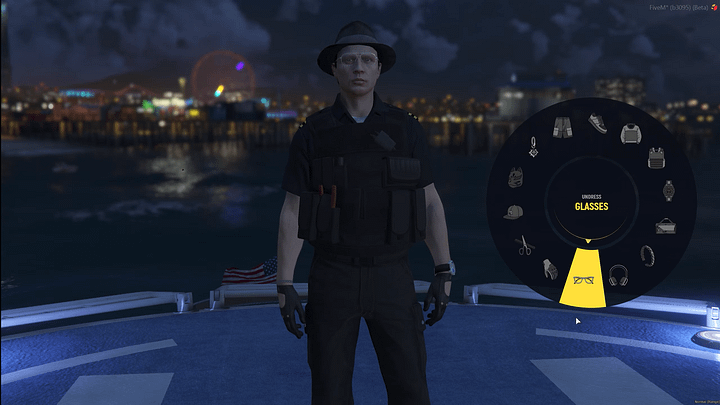Select the sneaker shoes icon
The image size is (720, 405).
tap(597, 122)
